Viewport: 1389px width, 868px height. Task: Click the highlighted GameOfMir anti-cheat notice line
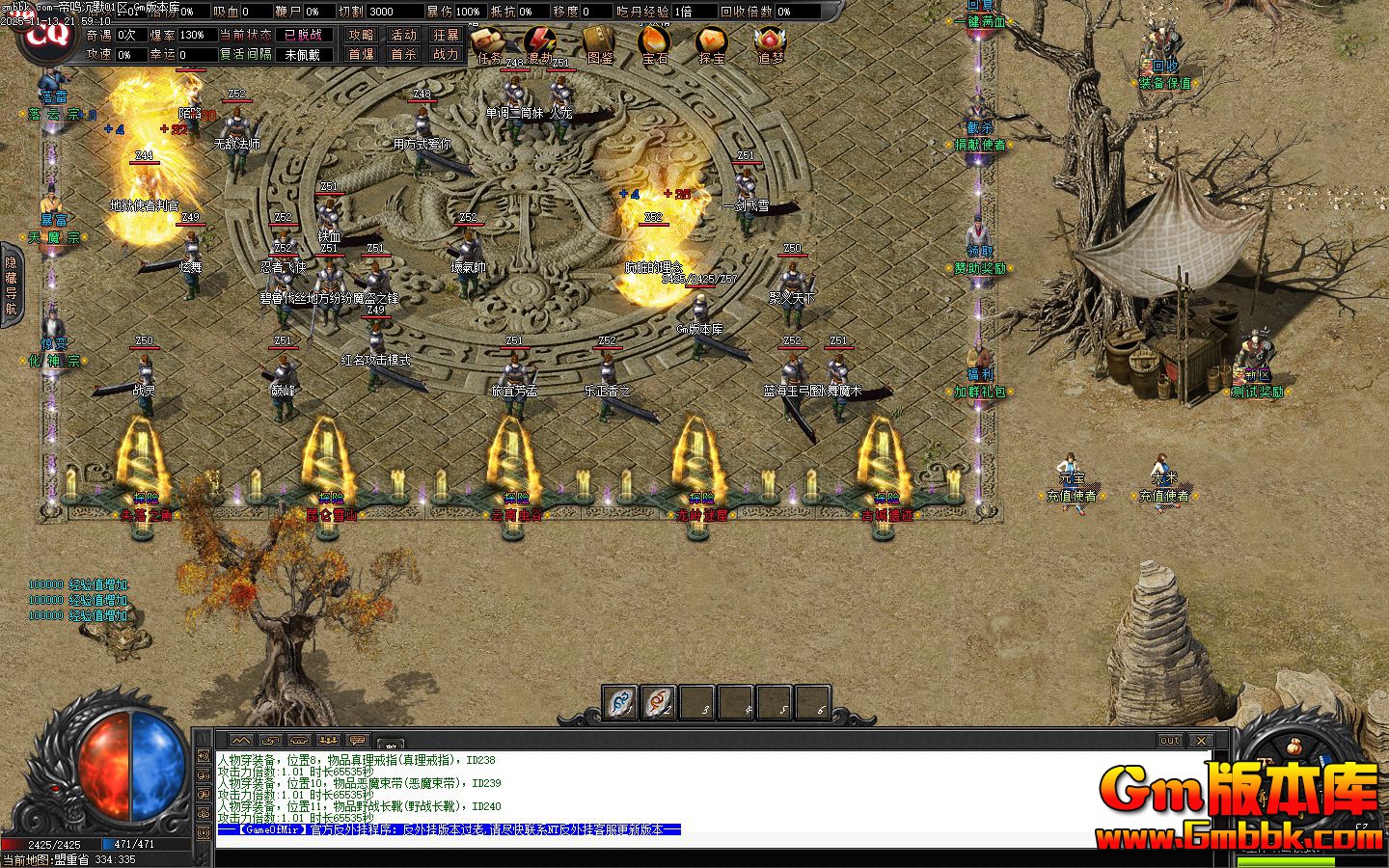[449, 829]
